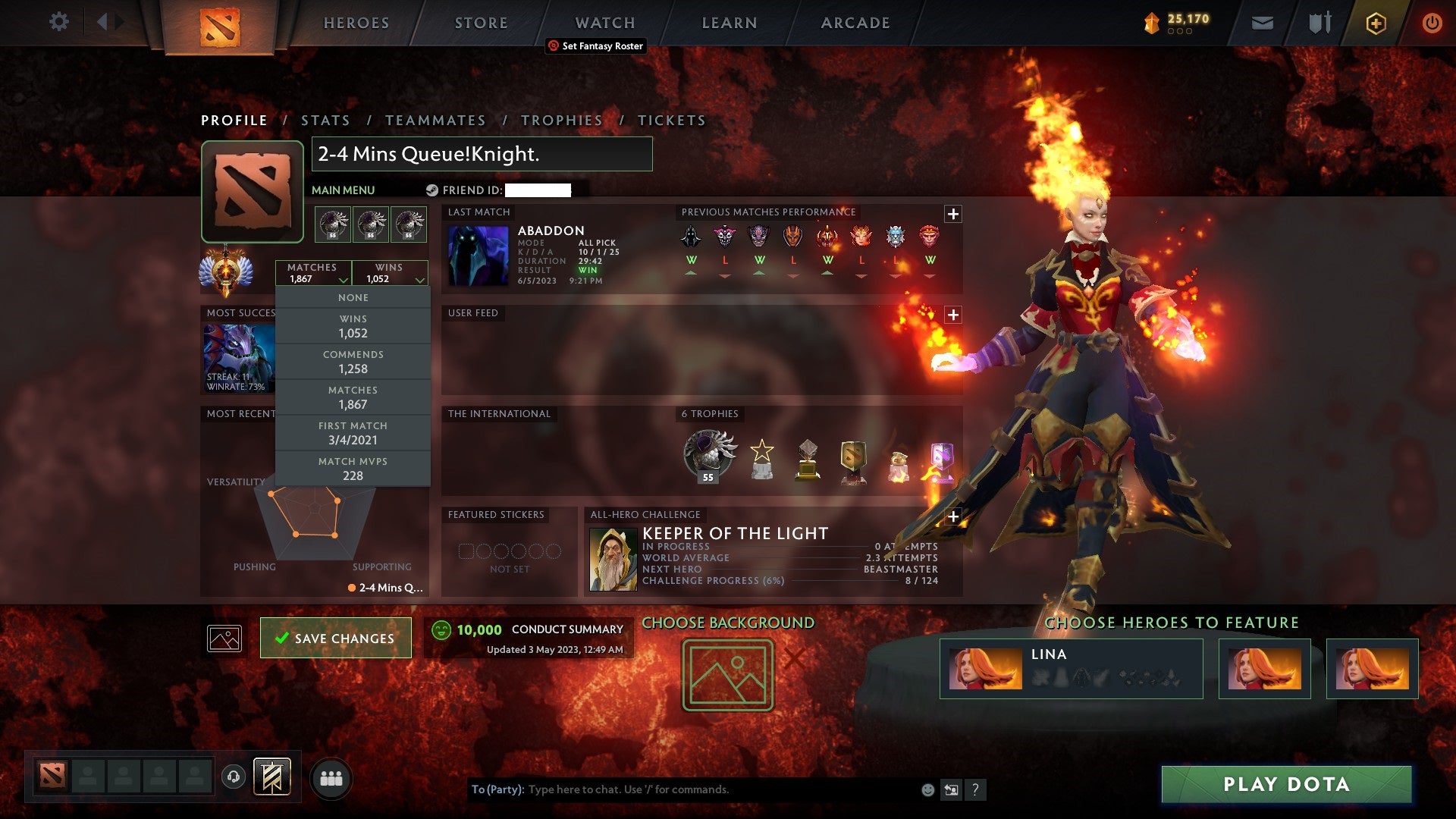1456x819 pixels.
Task: Open Dota Plus via the hexagon plus icon
Action: tap(1375, 22)
